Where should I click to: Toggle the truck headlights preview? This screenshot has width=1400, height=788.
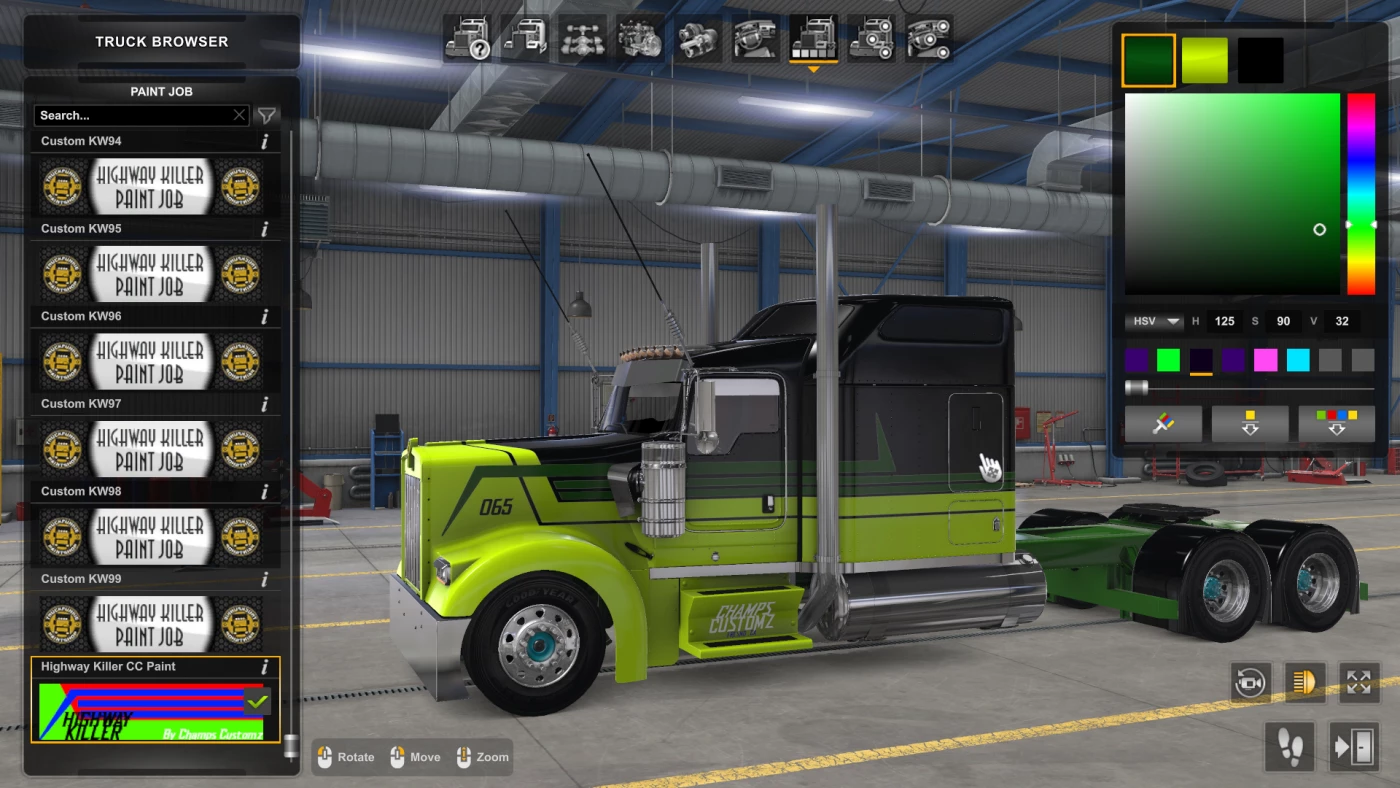pos(1305,681)
